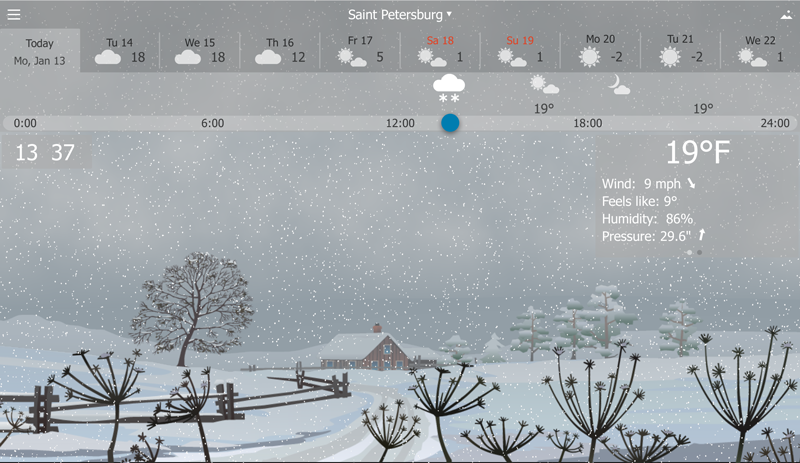This screenshot has width=800, height=463.
Task: View the Su 19 forecast
Action: [x=520, y=51]
